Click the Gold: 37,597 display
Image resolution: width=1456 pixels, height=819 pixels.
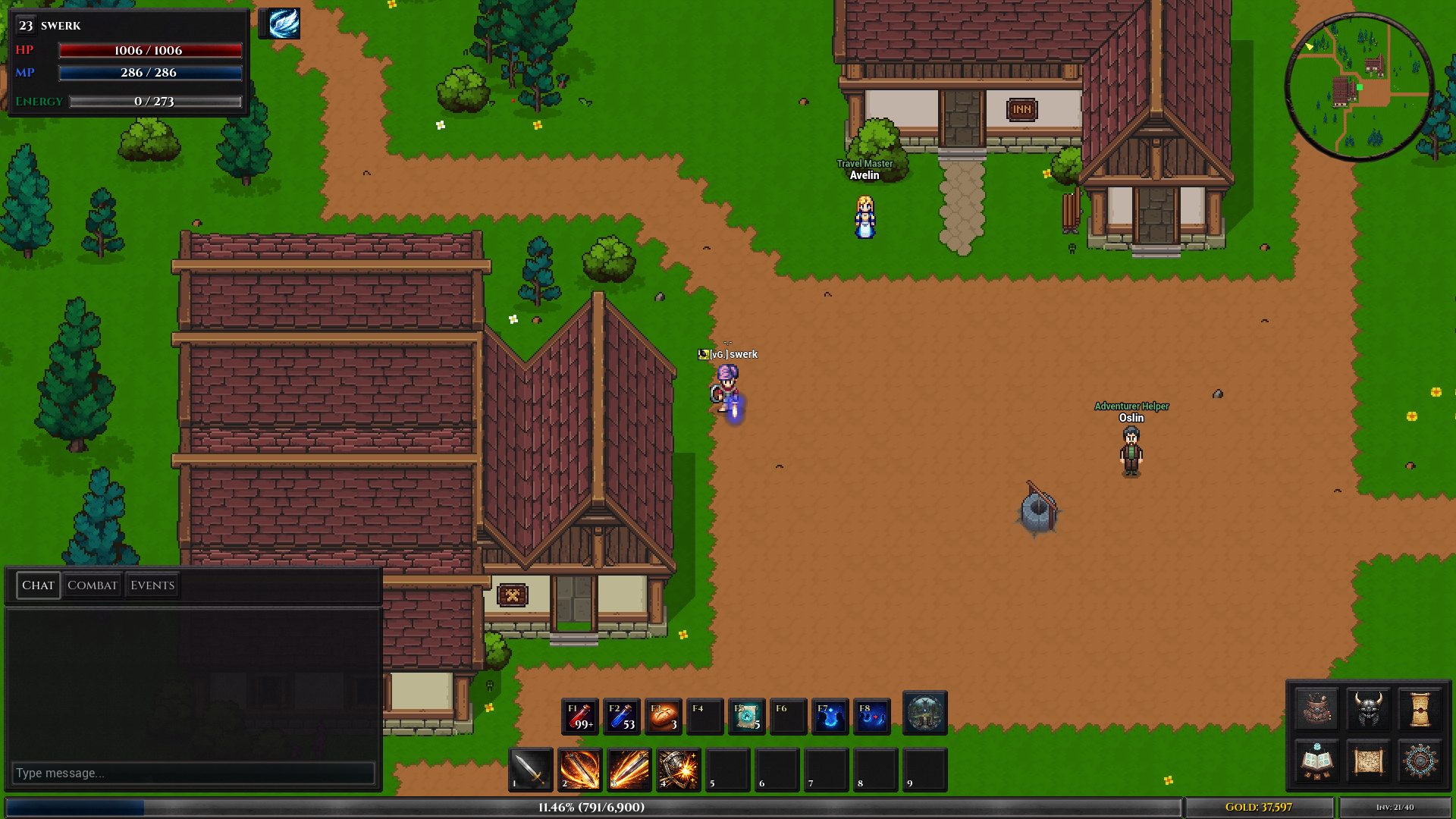pyautogui.click(x=1258, y=807)
